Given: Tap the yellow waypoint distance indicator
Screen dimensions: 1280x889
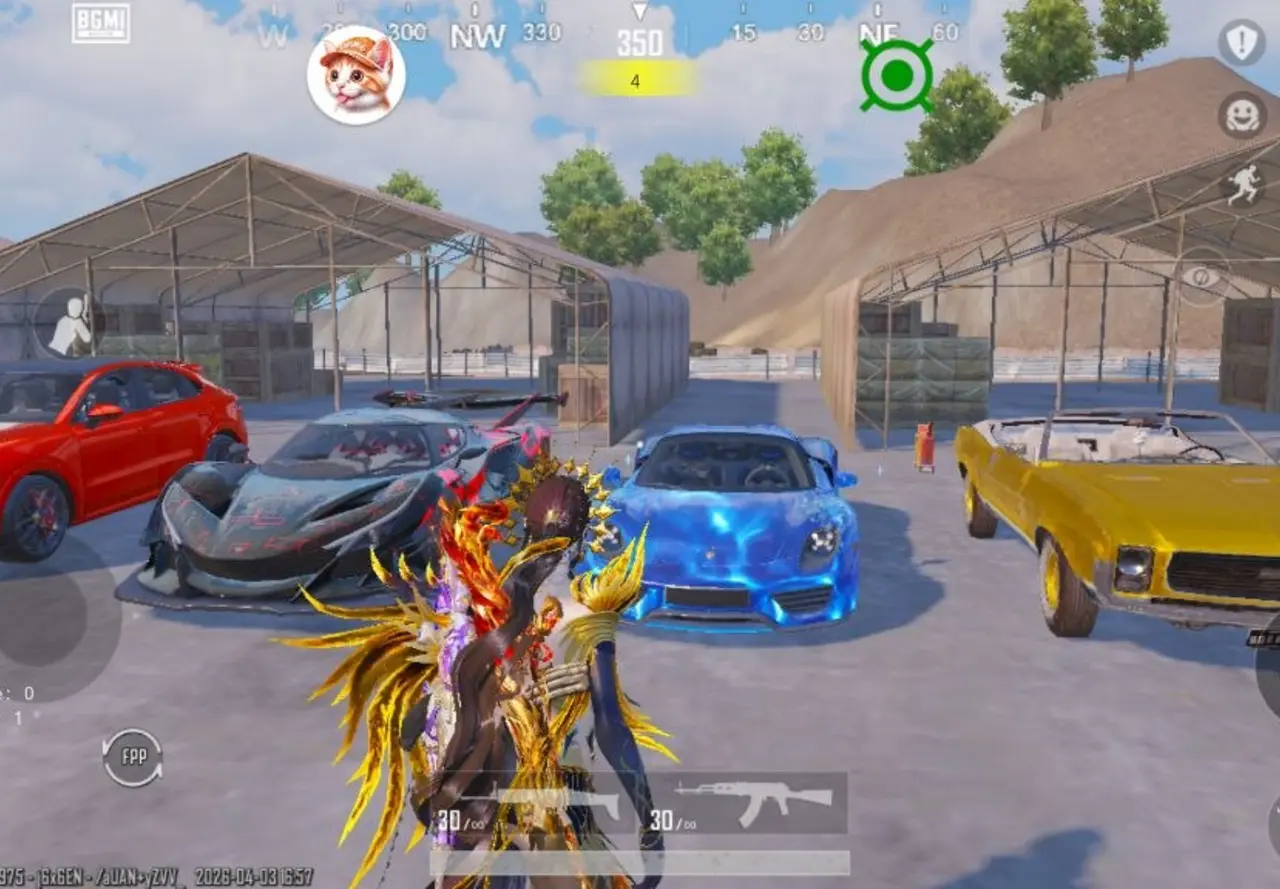Looking at the screenshot, I should (x=637, y=74).
